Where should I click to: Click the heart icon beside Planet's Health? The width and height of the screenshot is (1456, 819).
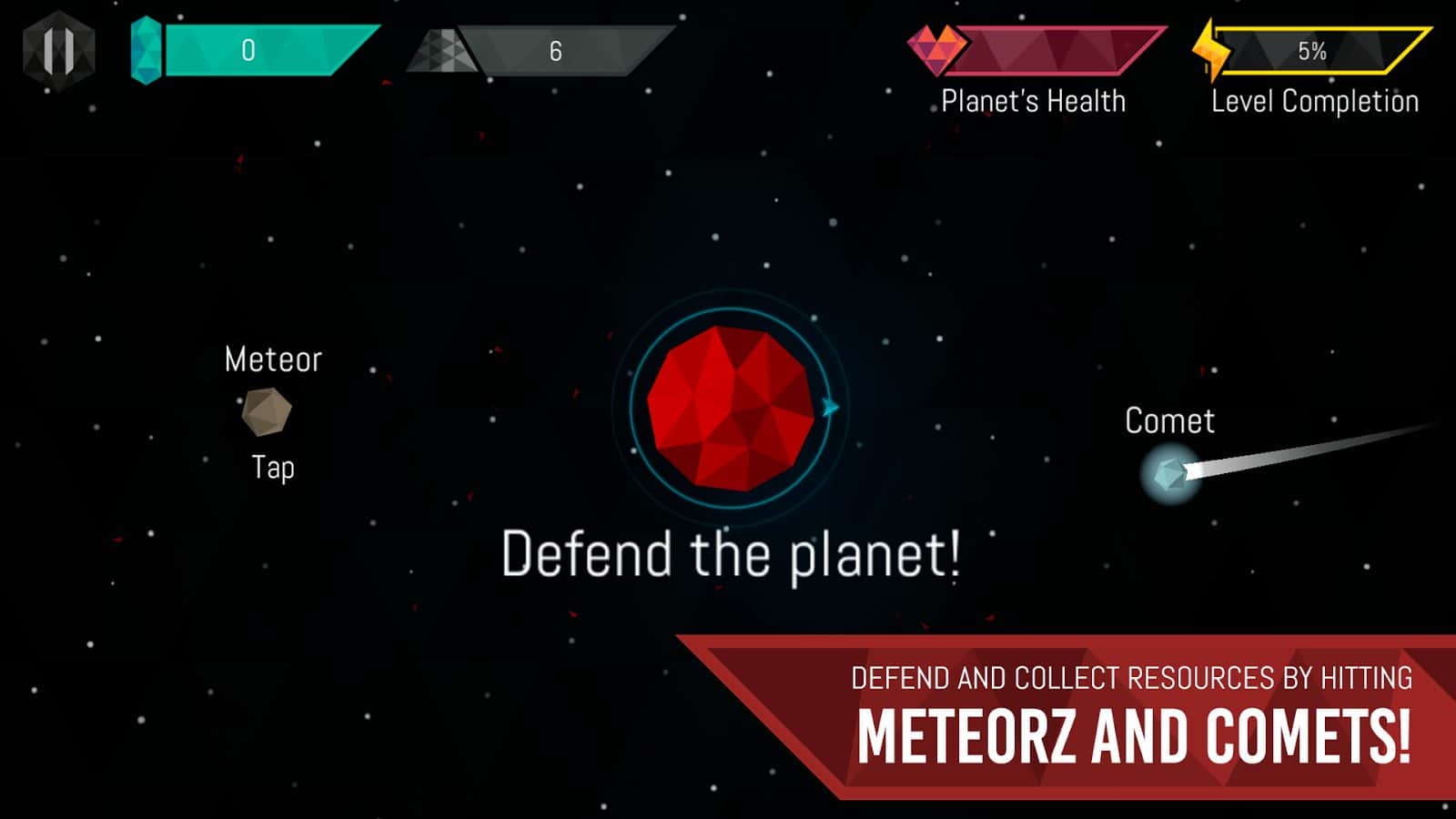click(937, 50)
